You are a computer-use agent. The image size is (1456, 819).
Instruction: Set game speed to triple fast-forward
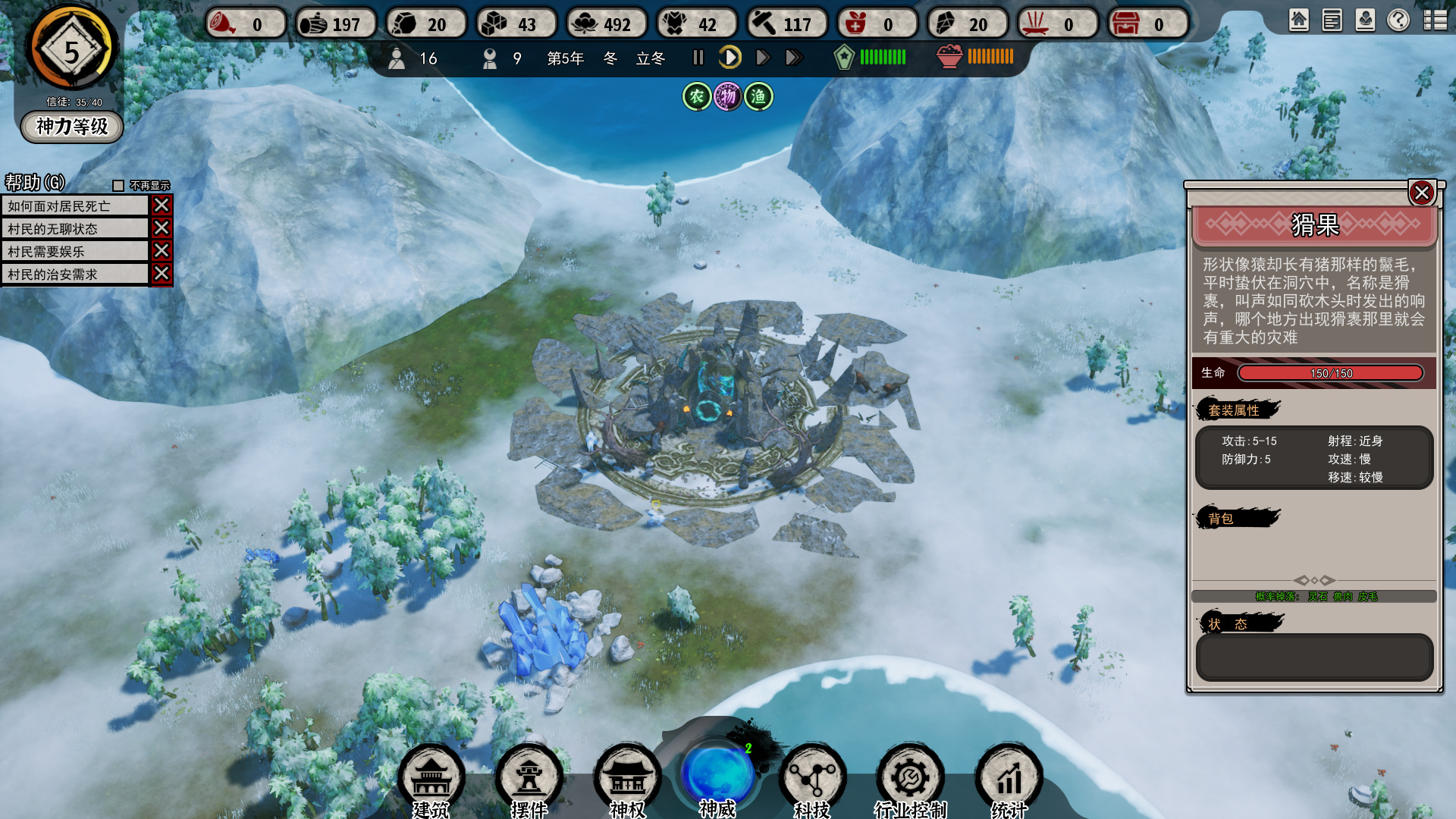point(794,58)
